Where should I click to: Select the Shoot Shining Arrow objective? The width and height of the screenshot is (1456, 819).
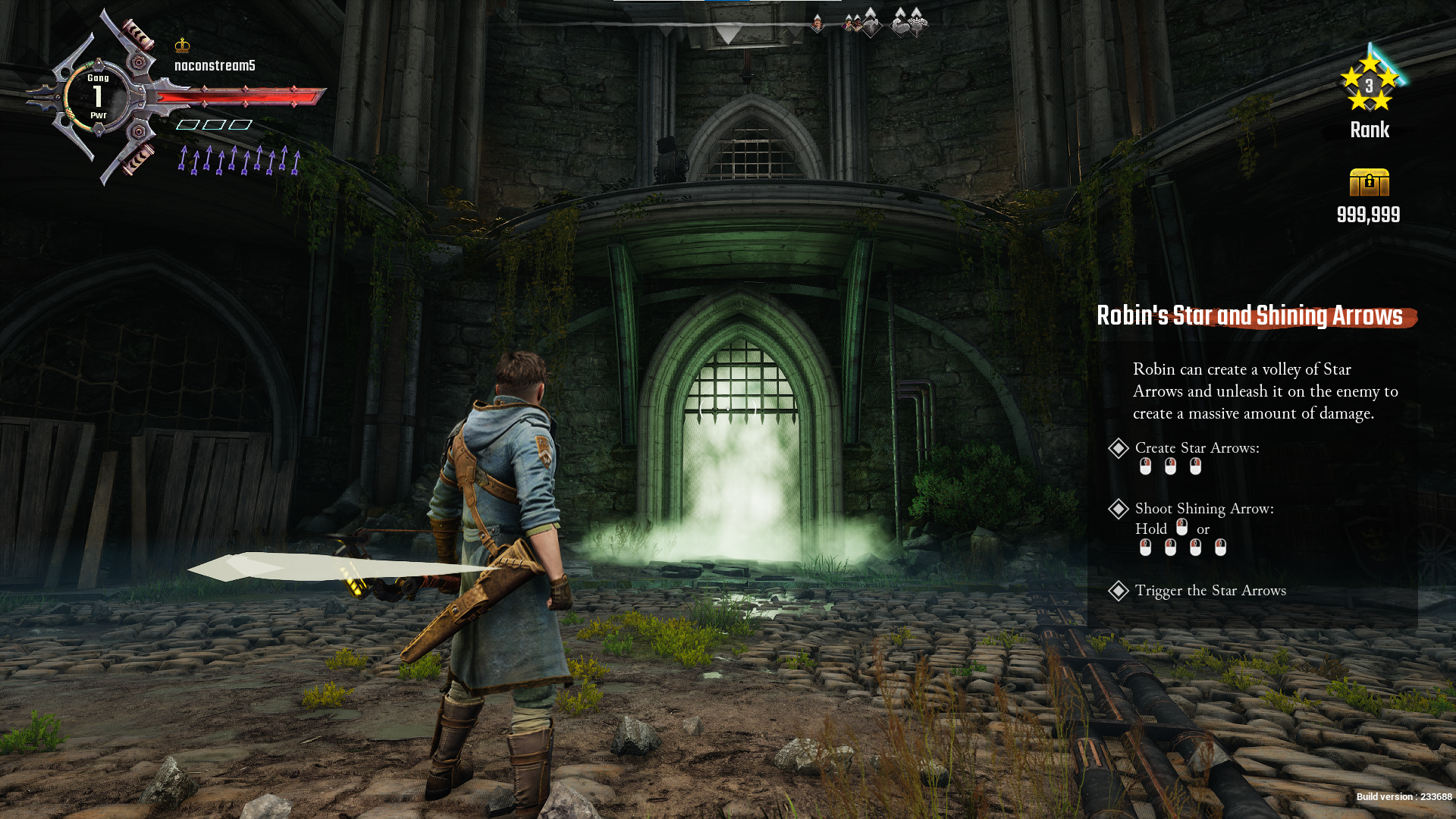[x=1203, y=509]
